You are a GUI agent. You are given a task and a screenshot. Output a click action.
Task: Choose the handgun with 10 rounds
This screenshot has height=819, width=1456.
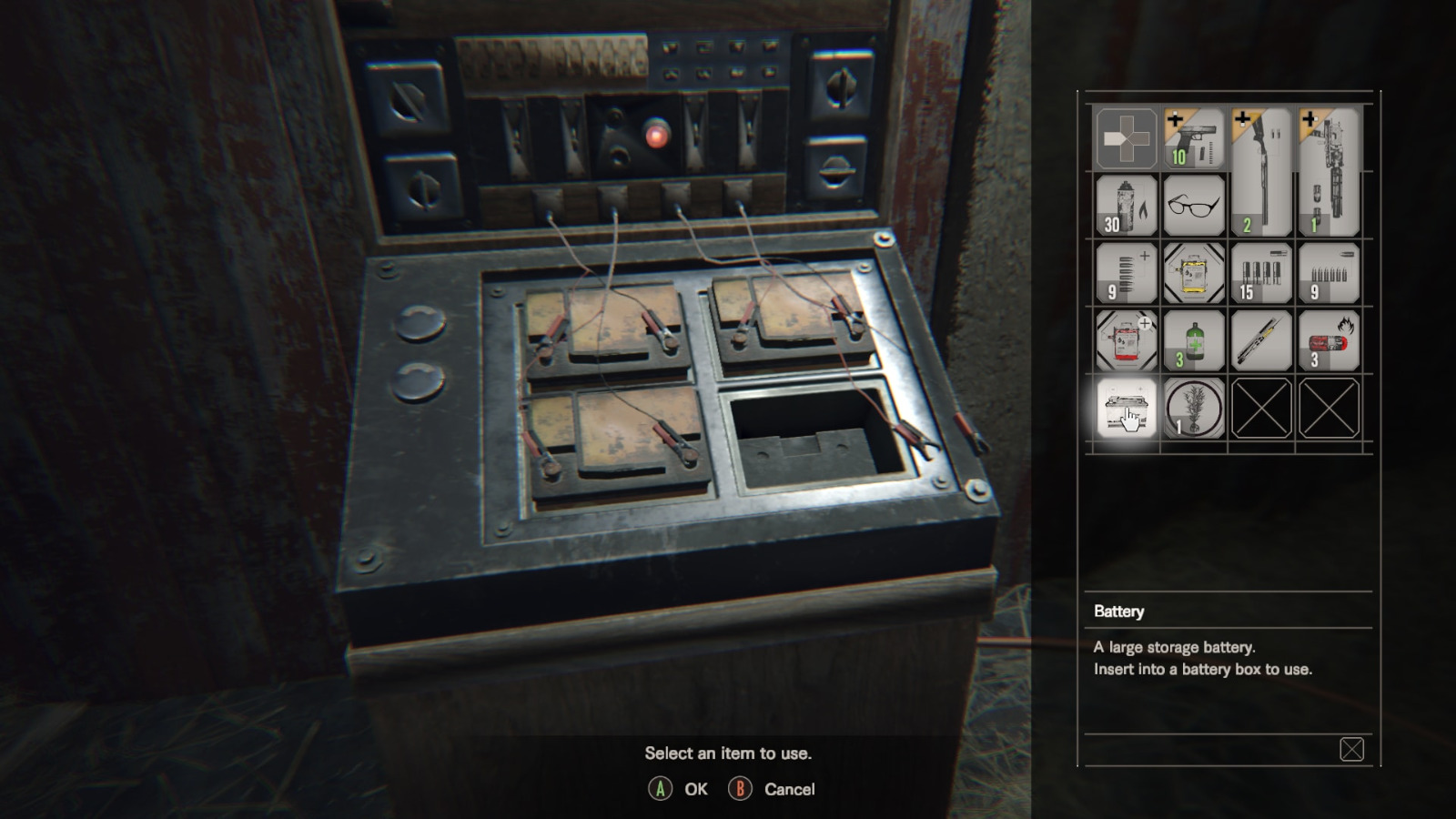tap(1194, 138)
